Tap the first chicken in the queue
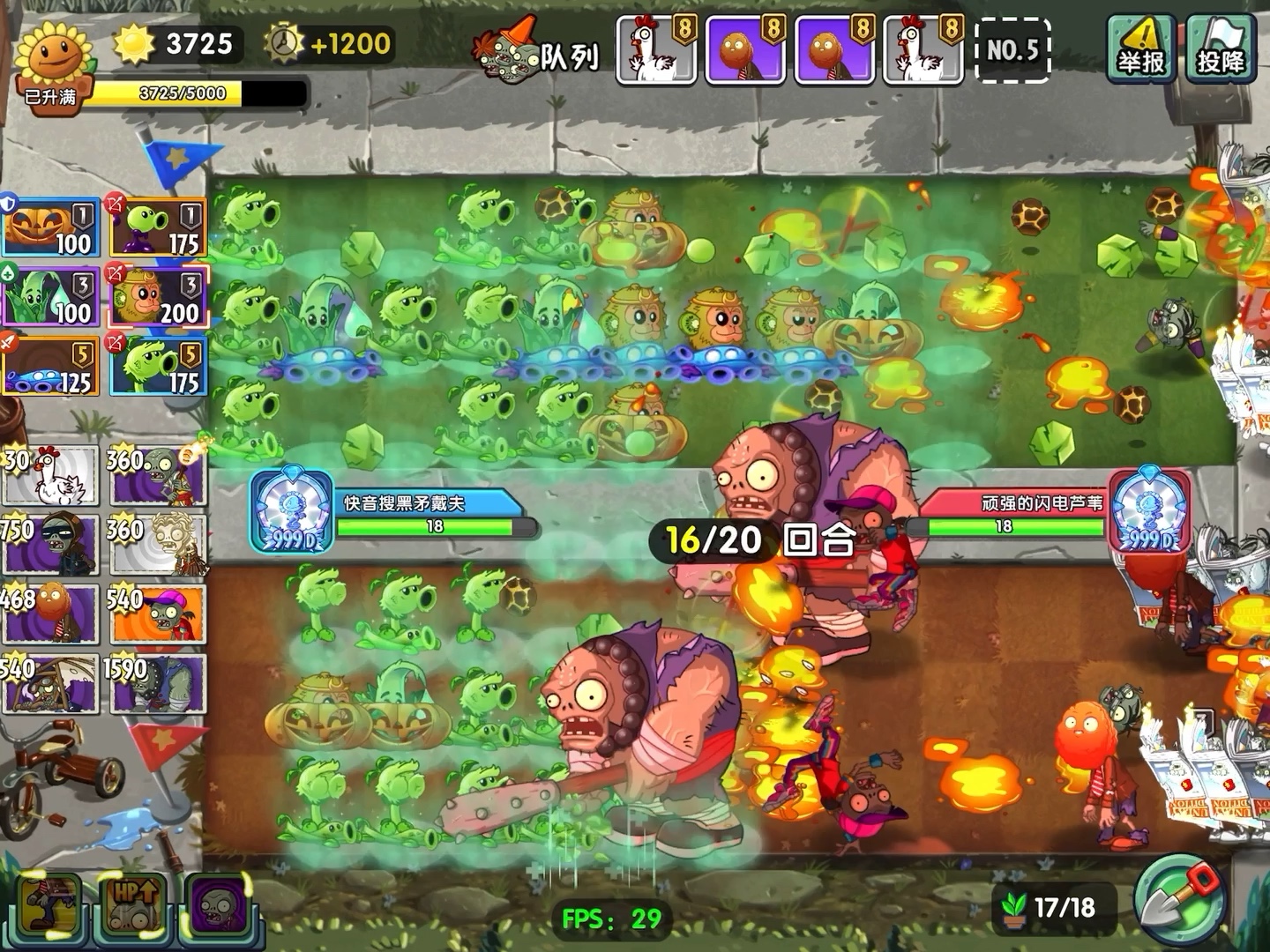 point(655,50)
